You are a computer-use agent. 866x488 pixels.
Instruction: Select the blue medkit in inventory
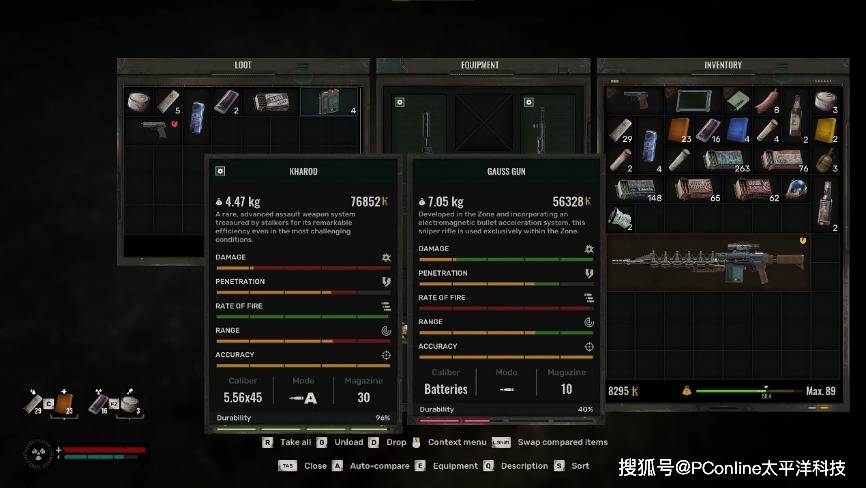(738, 131)
